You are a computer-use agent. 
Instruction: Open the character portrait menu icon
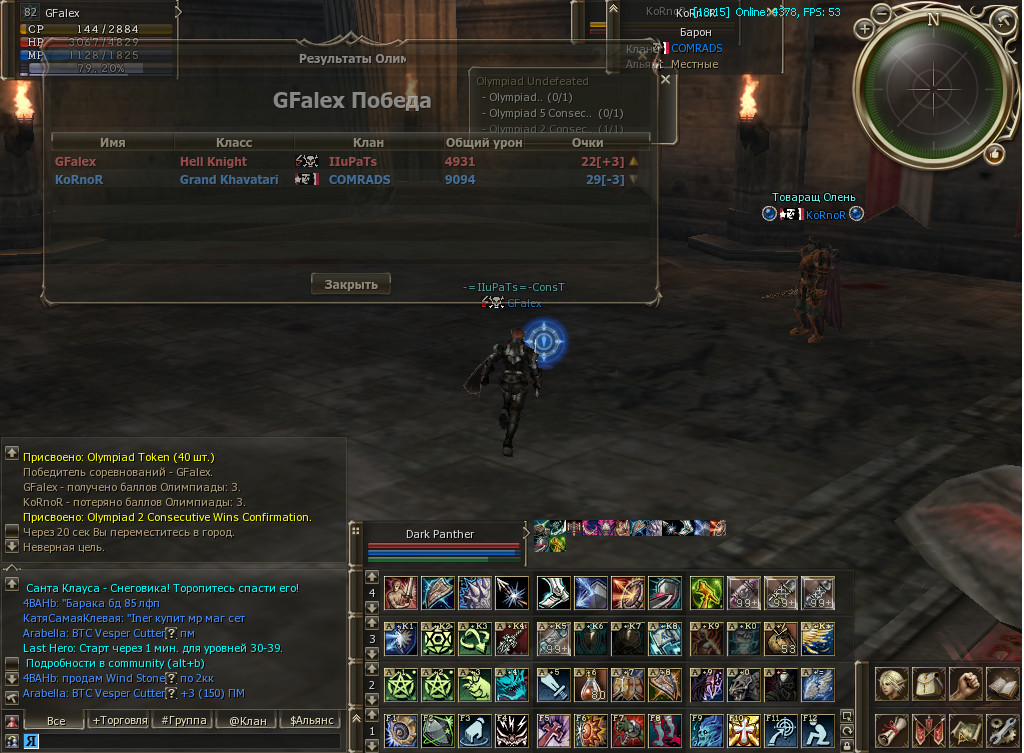[x=891, y=685]
